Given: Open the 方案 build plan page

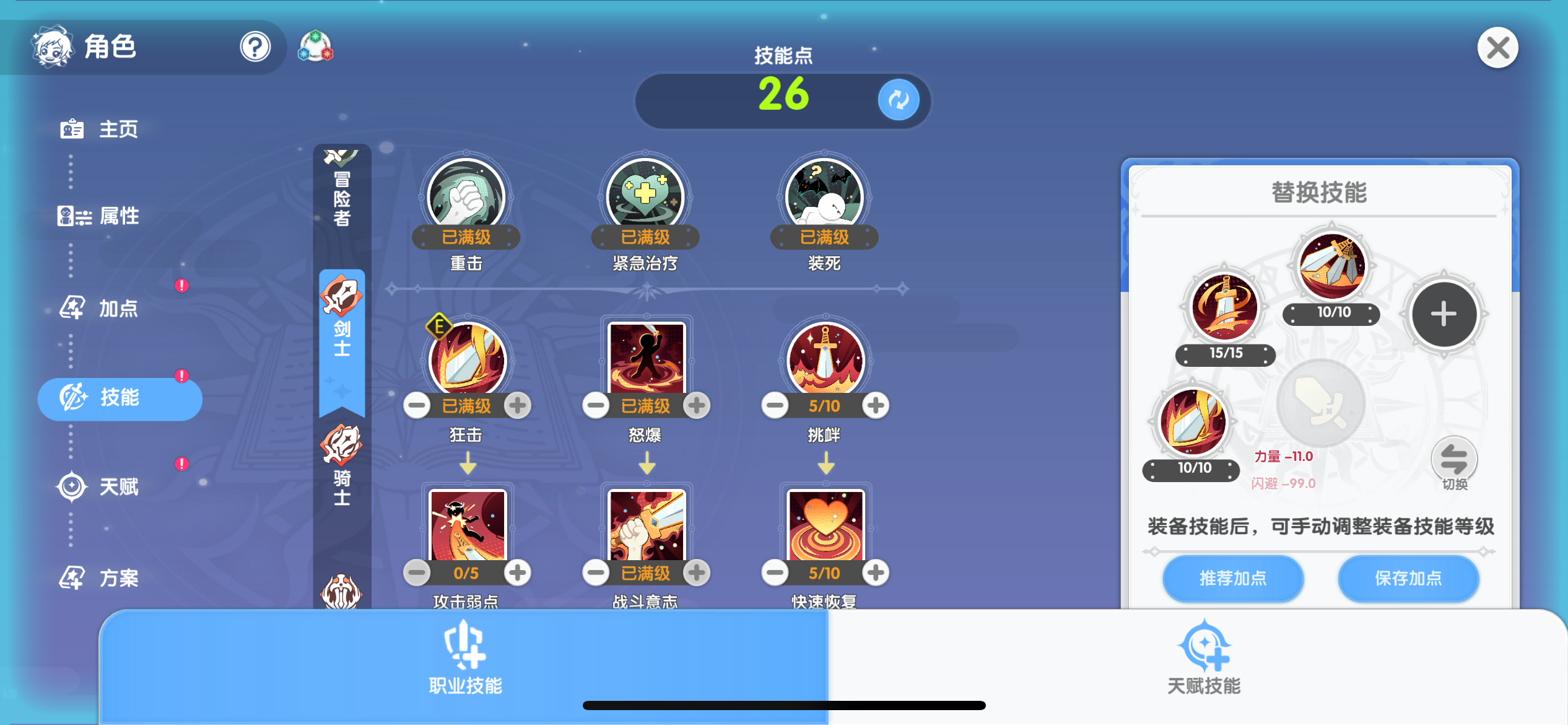Looking at the screenshot, I should 99,578.
